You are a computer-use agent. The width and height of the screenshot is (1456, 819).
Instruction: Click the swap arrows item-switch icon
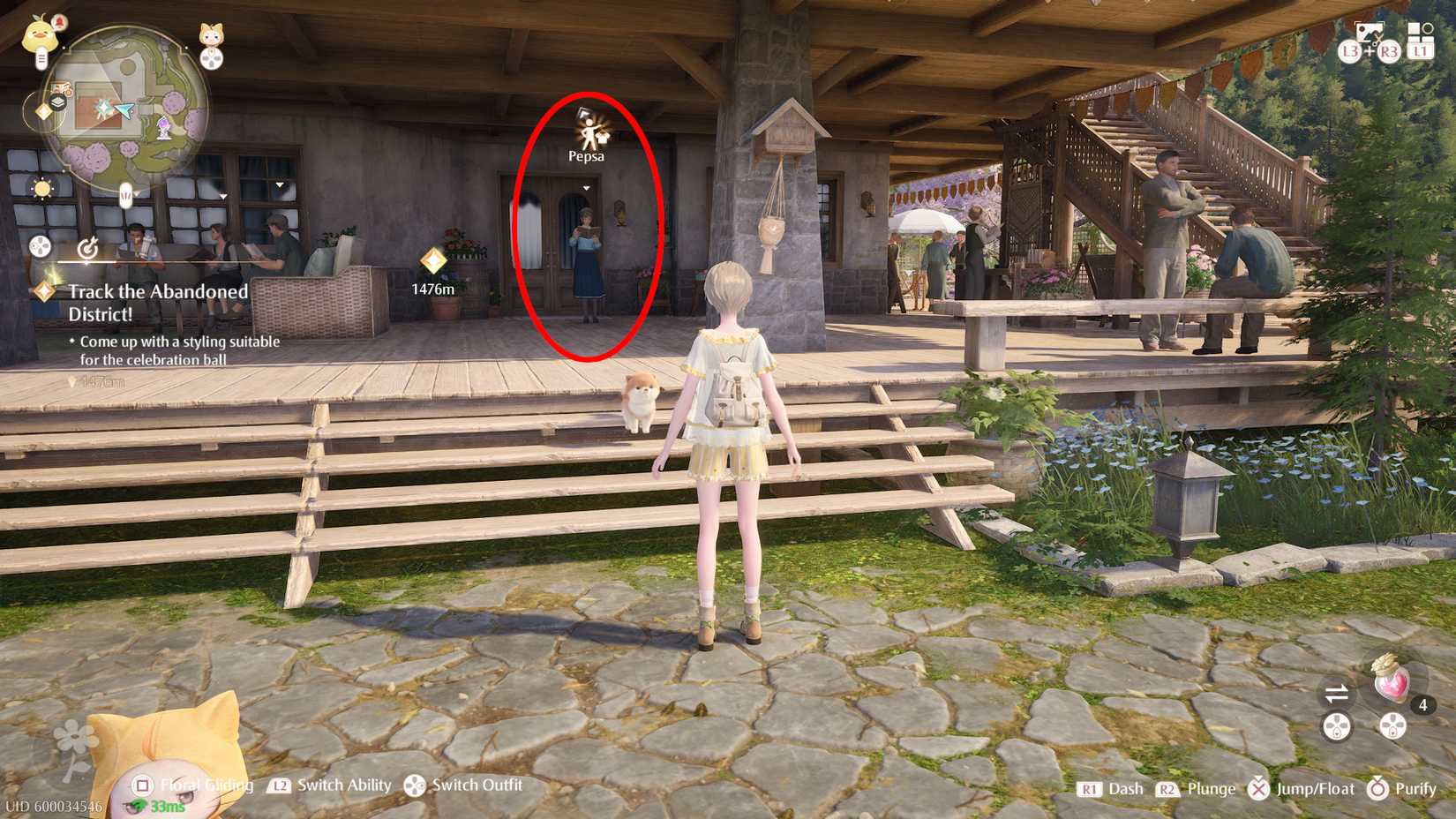point(1337,693)
